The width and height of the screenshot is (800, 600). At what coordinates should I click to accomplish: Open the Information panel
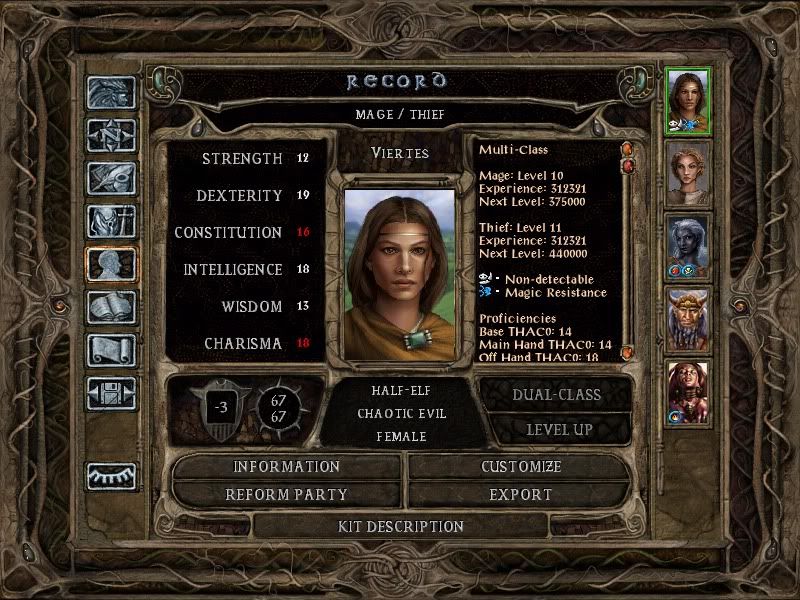coord(287,467)
